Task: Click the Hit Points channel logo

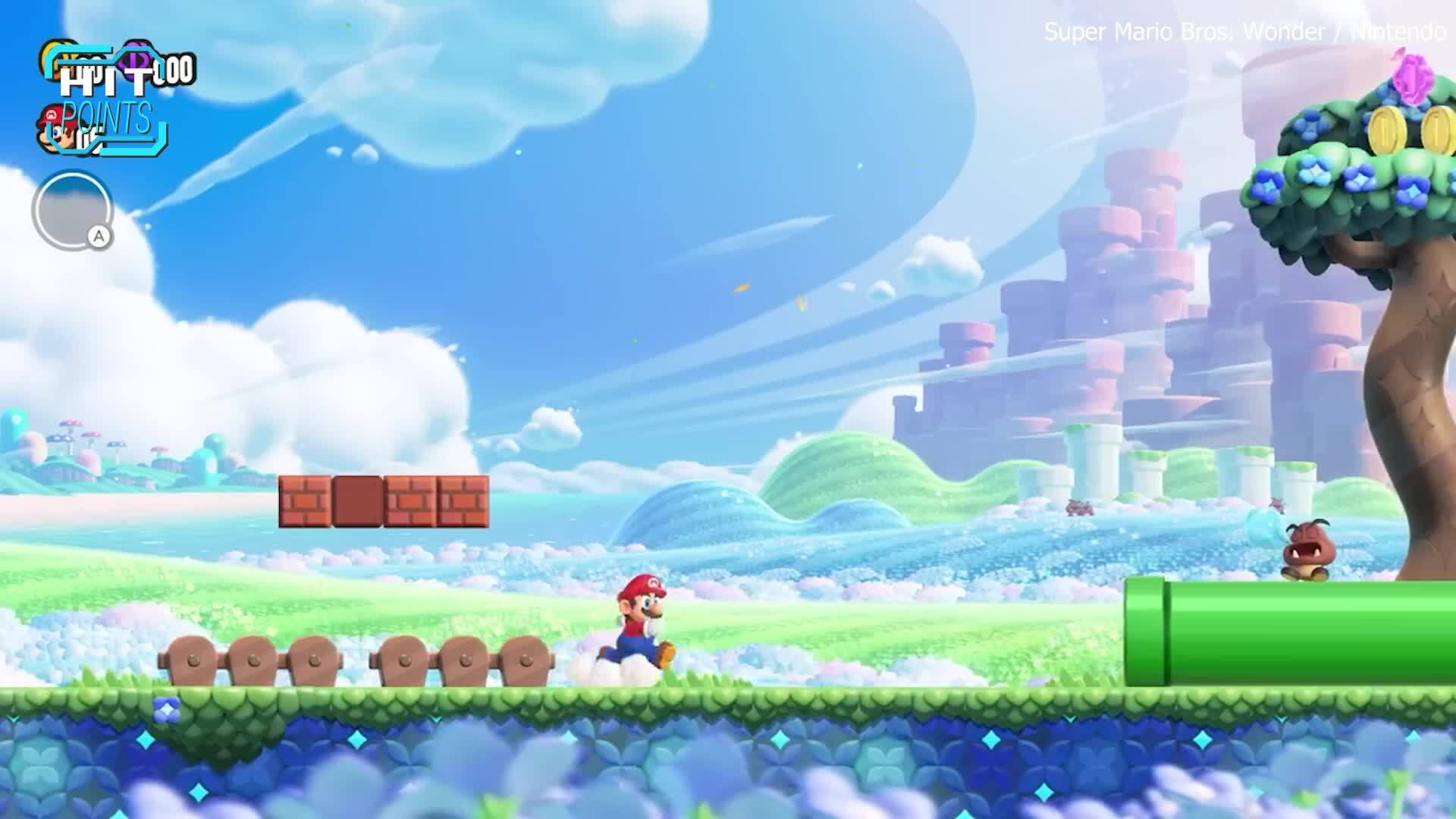Action: tap(106, 102)
